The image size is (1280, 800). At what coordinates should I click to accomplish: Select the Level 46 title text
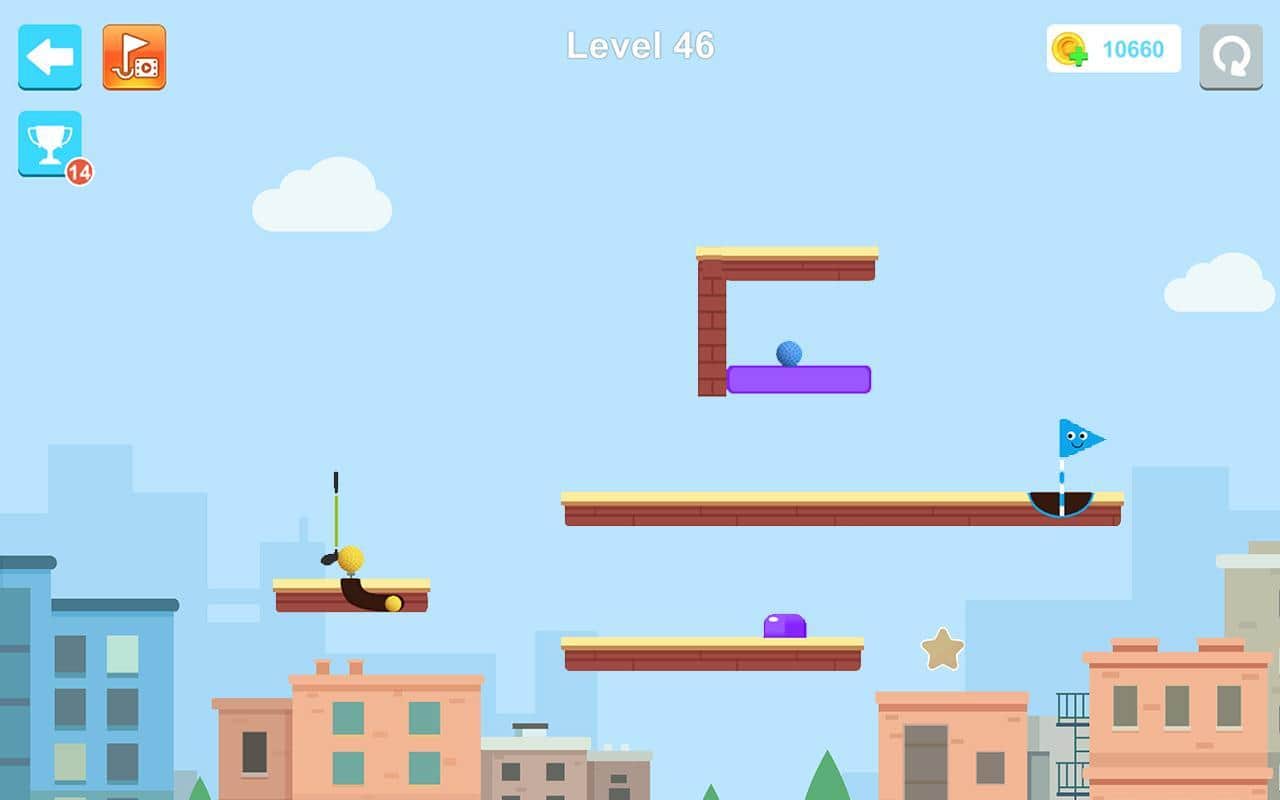click(x=639, y=45)
